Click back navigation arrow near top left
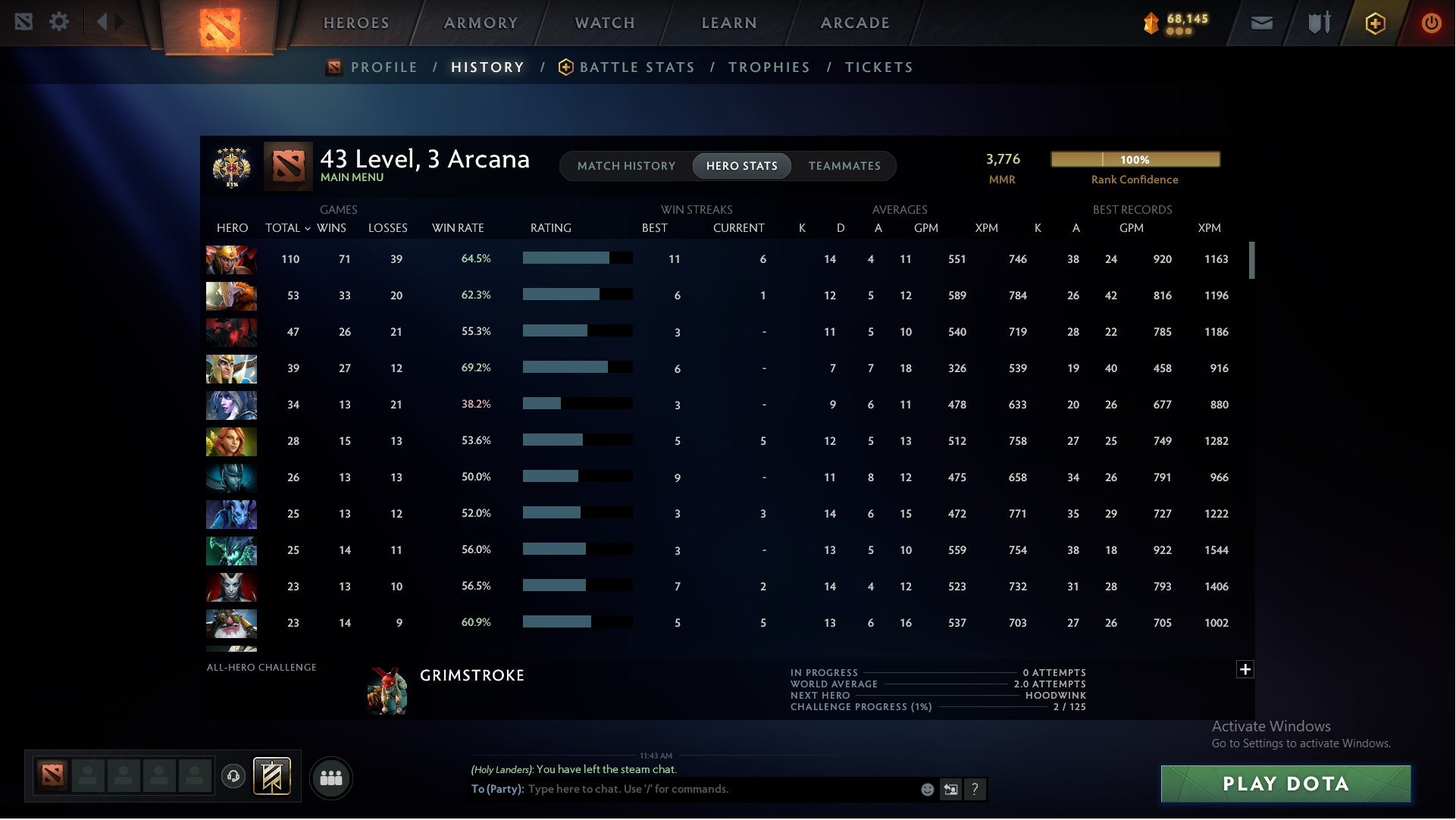The image size is (1456, 820). click(102, 22)
